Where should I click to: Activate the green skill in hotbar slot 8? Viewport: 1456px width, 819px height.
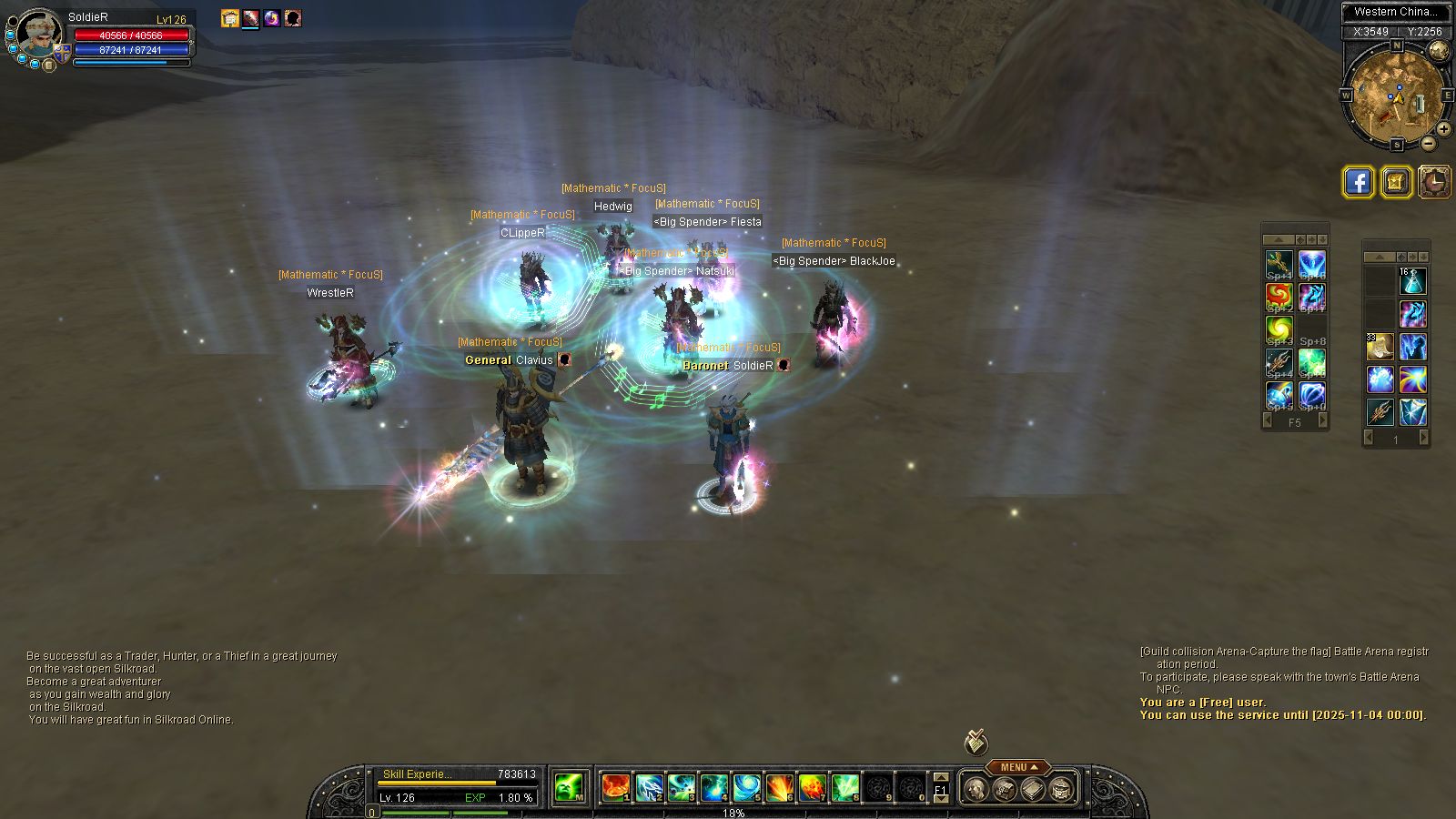pos(844,787)
